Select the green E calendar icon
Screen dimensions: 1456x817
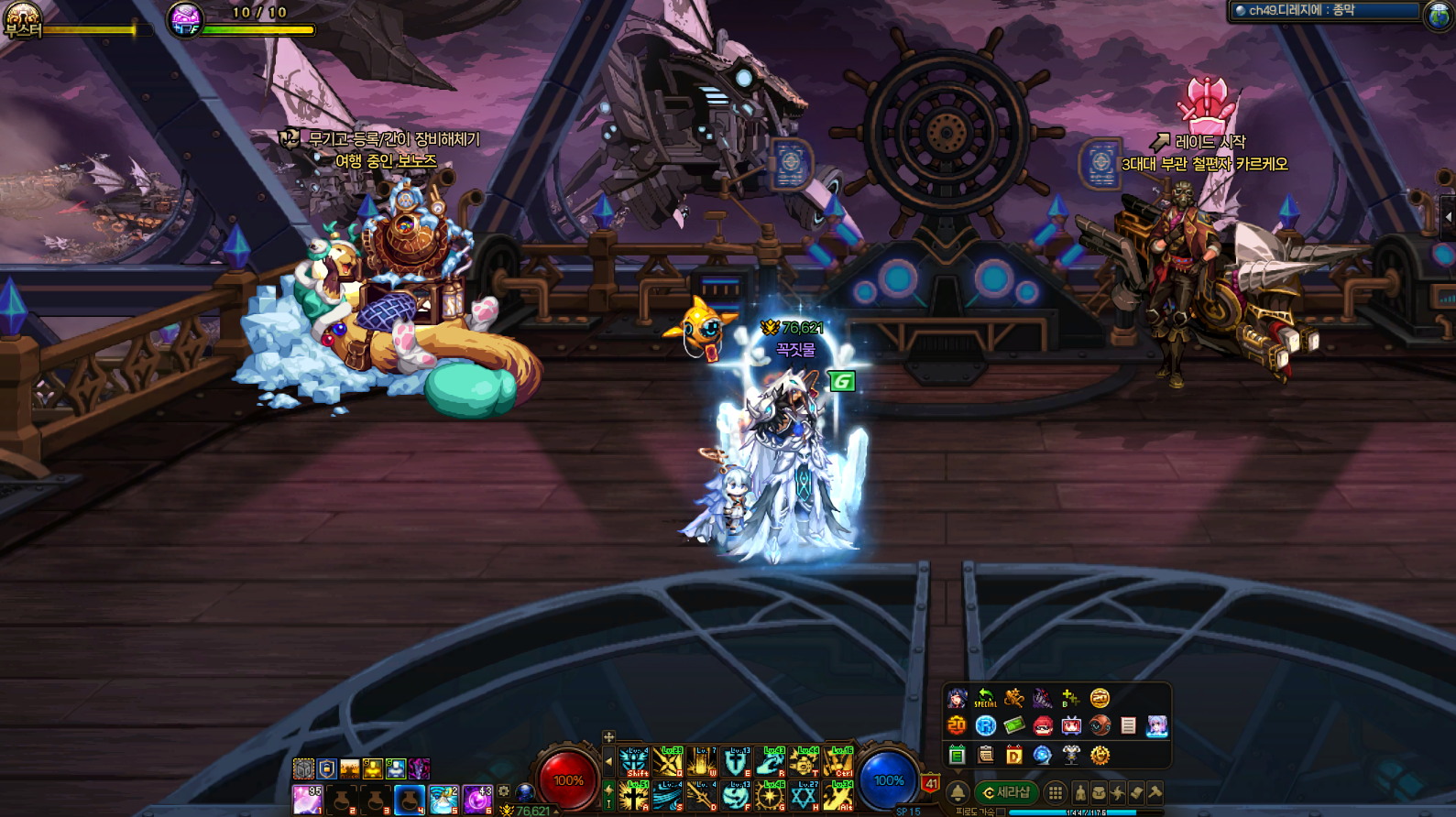[x=957, y=755]
